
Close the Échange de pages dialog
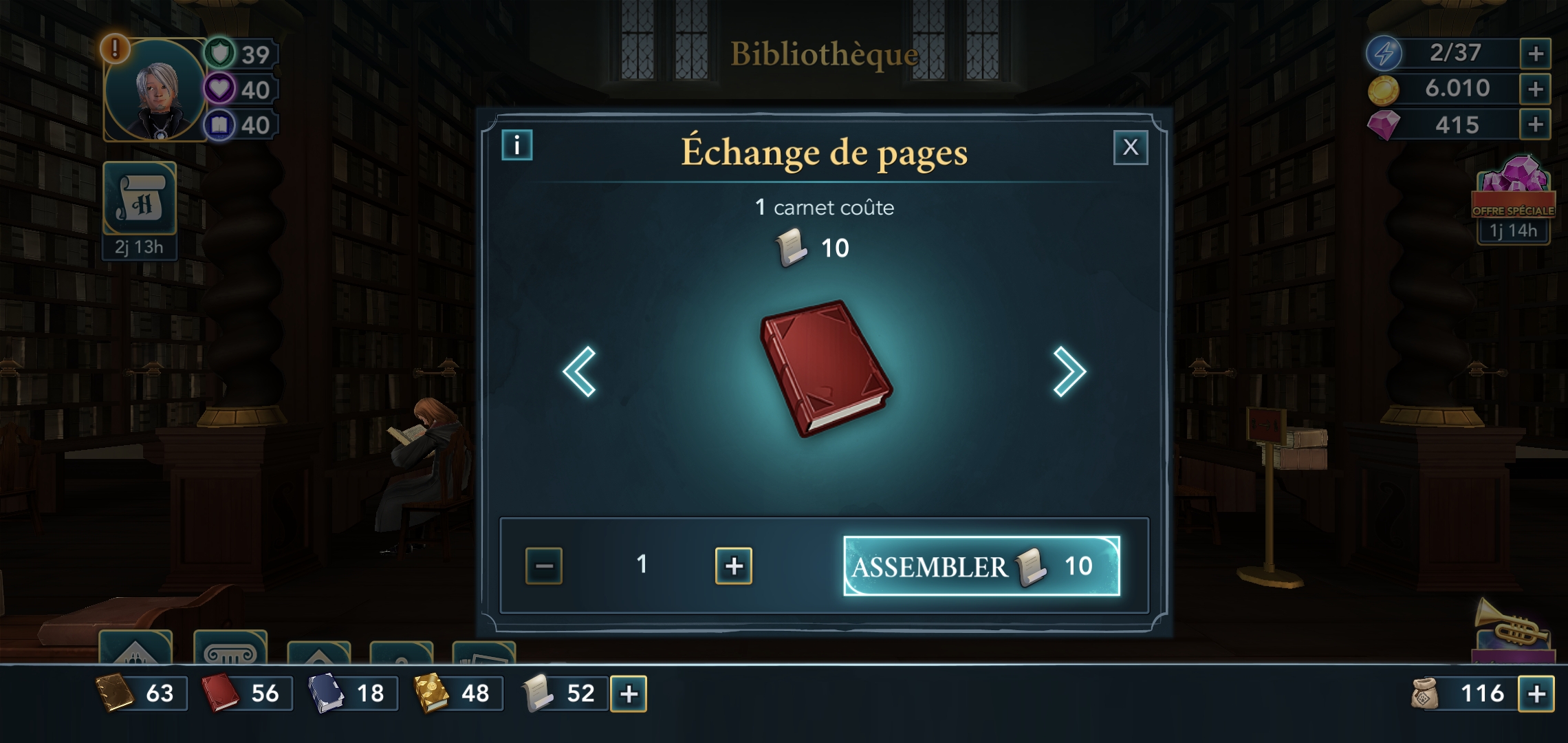click(1131, 147)
